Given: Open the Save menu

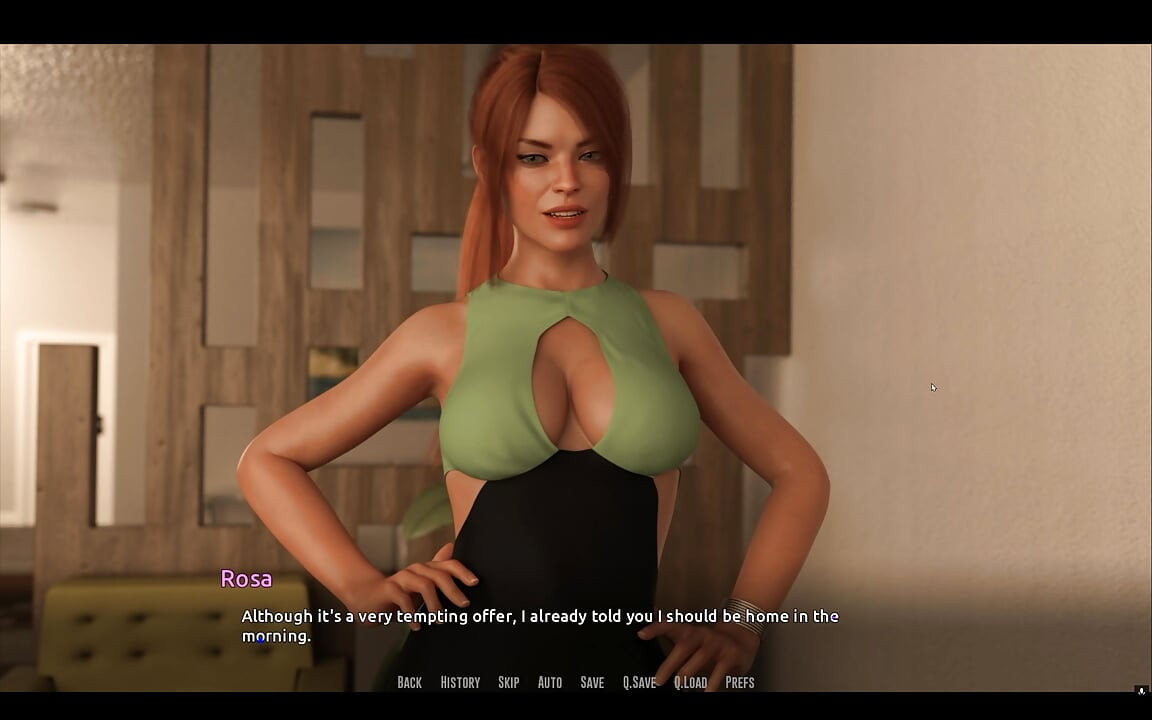Looking at the screenshot, I should point(592,682).
